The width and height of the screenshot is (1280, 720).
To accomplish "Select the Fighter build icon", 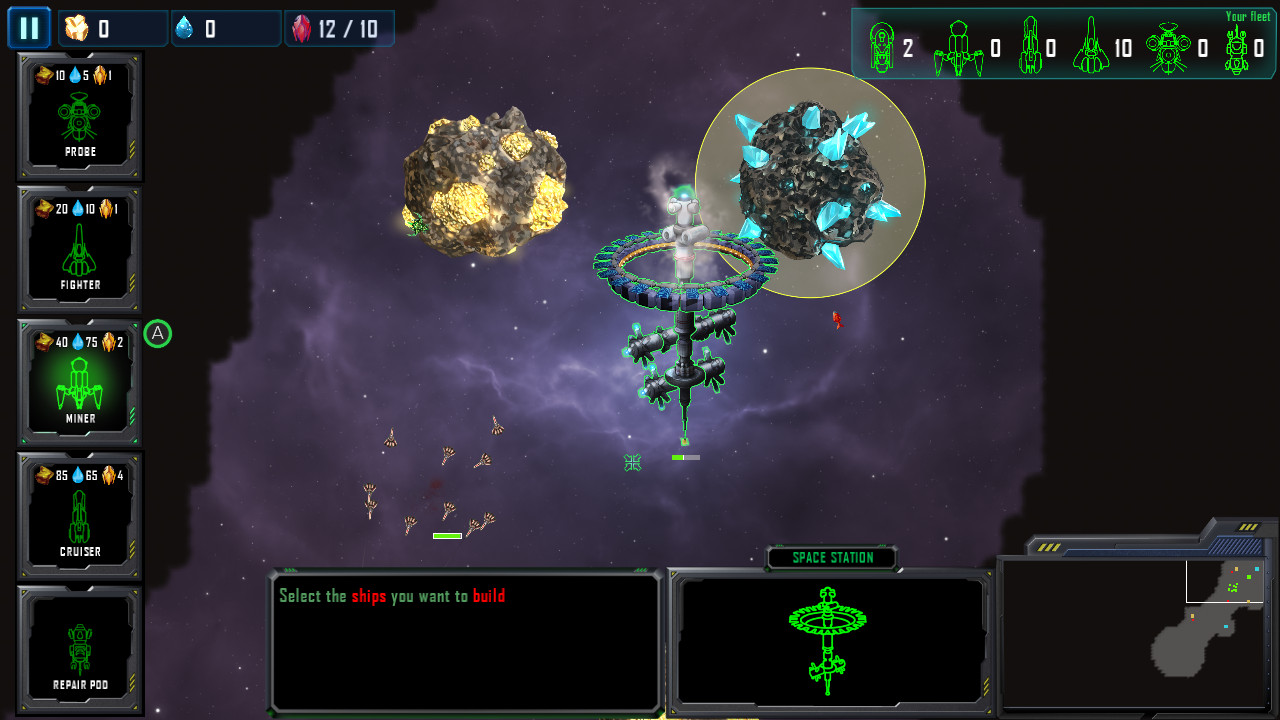I will click(80, 248).
